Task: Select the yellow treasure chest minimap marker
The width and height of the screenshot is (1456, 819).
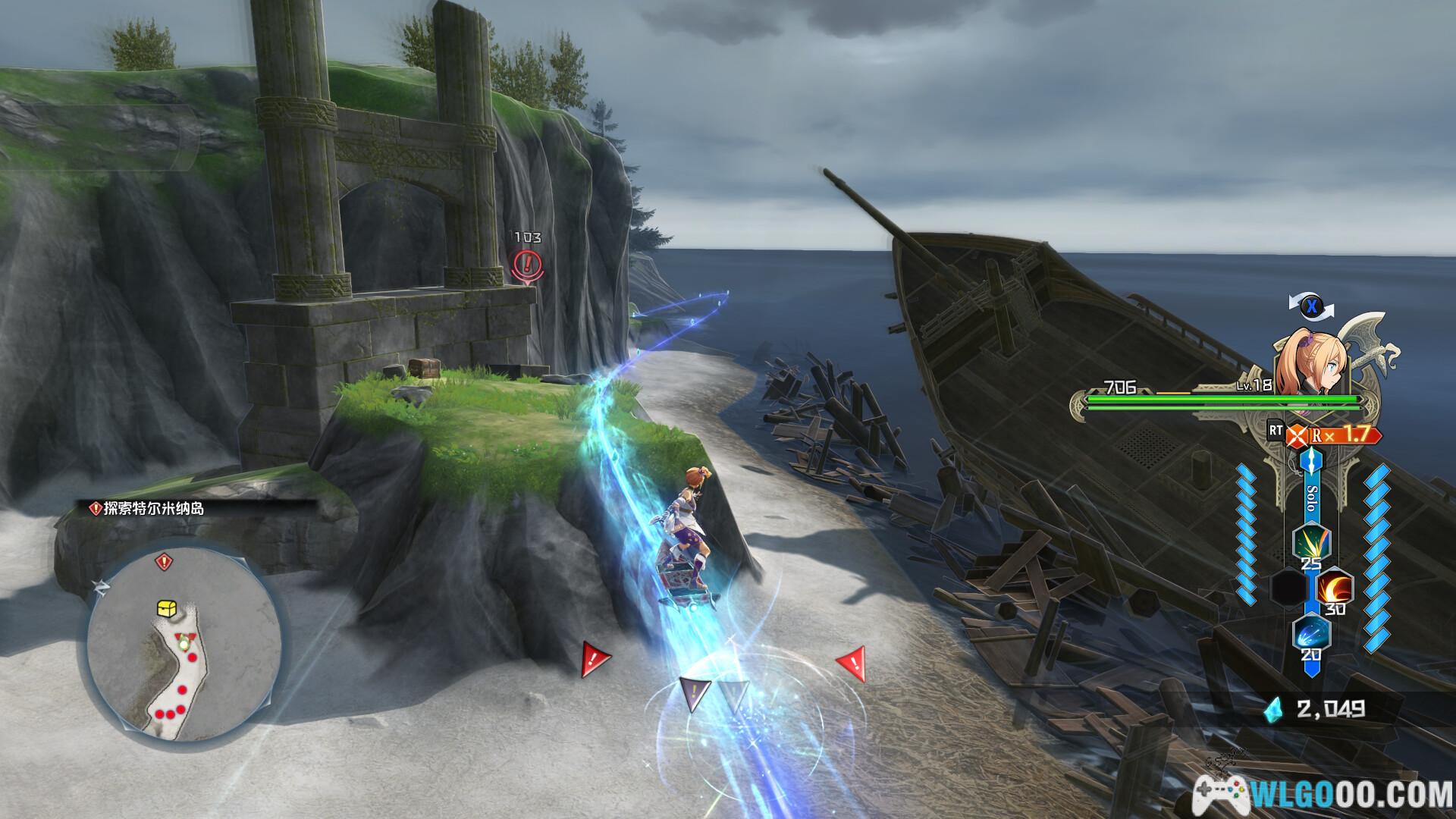Action: 167,608
